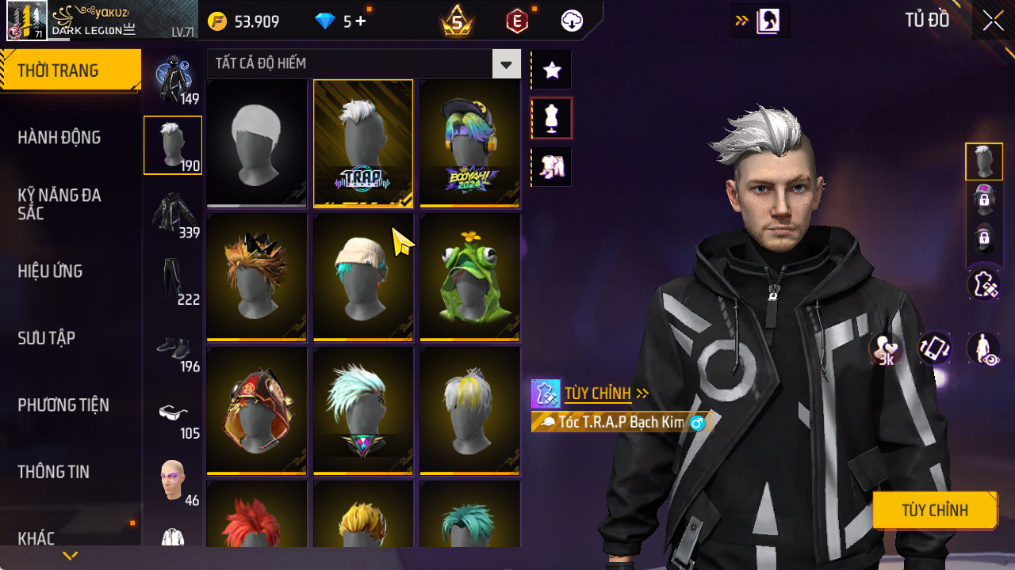Add diamonds with the plus button
The width and height of the screenshot is (1015, 570).
361,21
